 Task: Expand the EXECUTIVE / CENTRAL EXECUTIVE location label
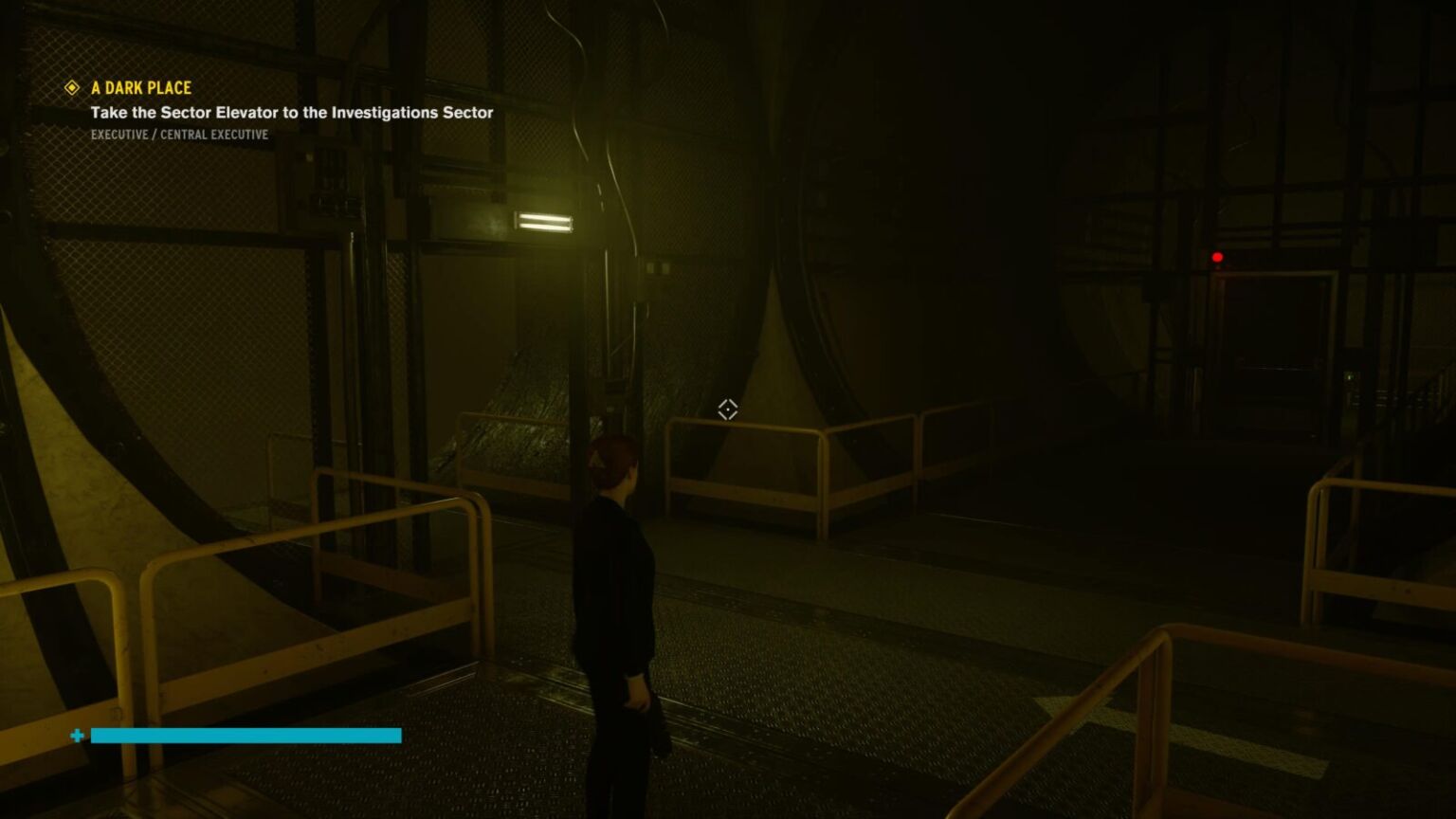pyautogui.click(x=179, y=134)
